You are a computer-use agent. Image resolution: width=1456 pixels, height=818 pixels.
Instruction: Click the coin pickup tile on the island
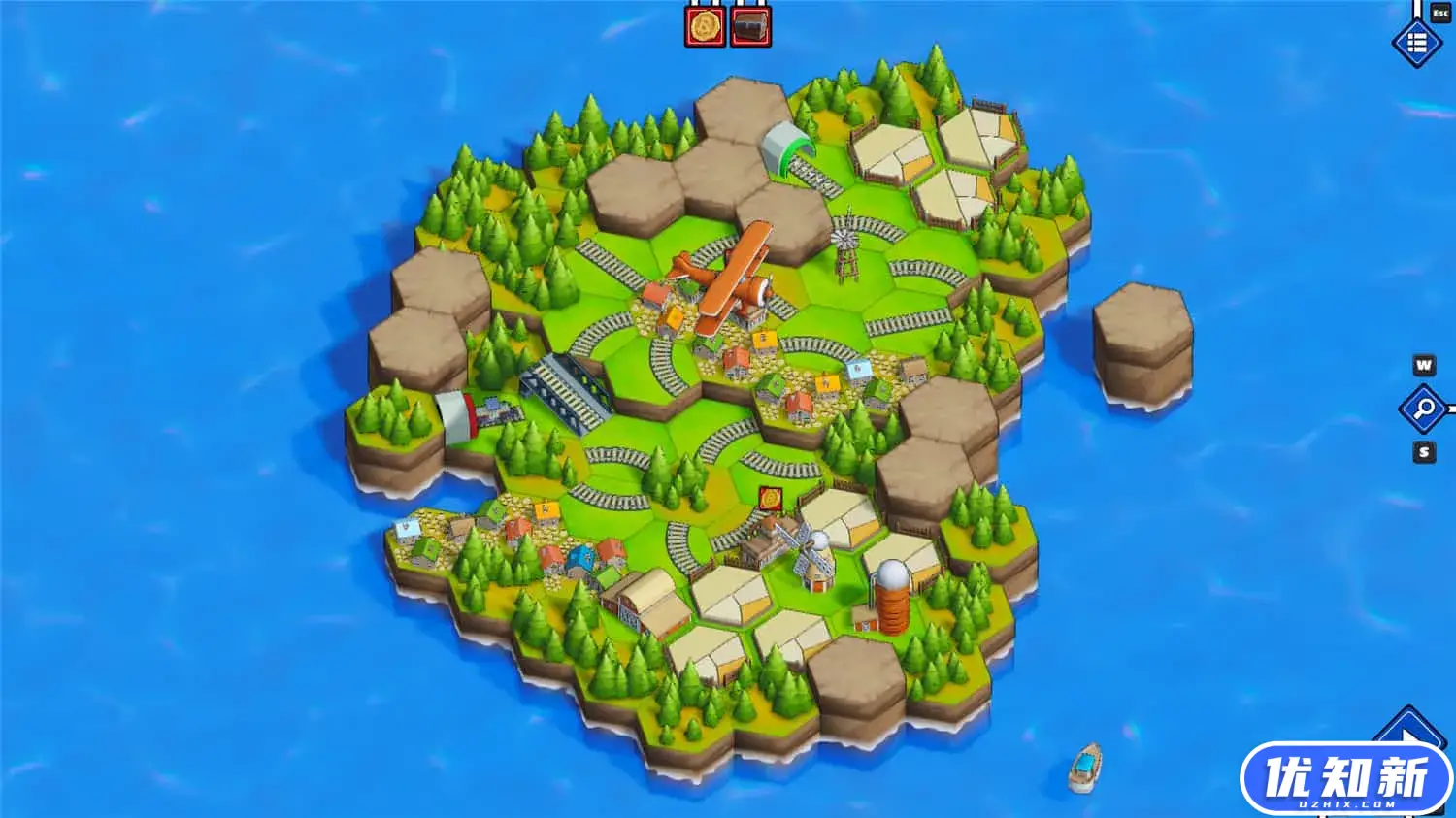point(772,499)
